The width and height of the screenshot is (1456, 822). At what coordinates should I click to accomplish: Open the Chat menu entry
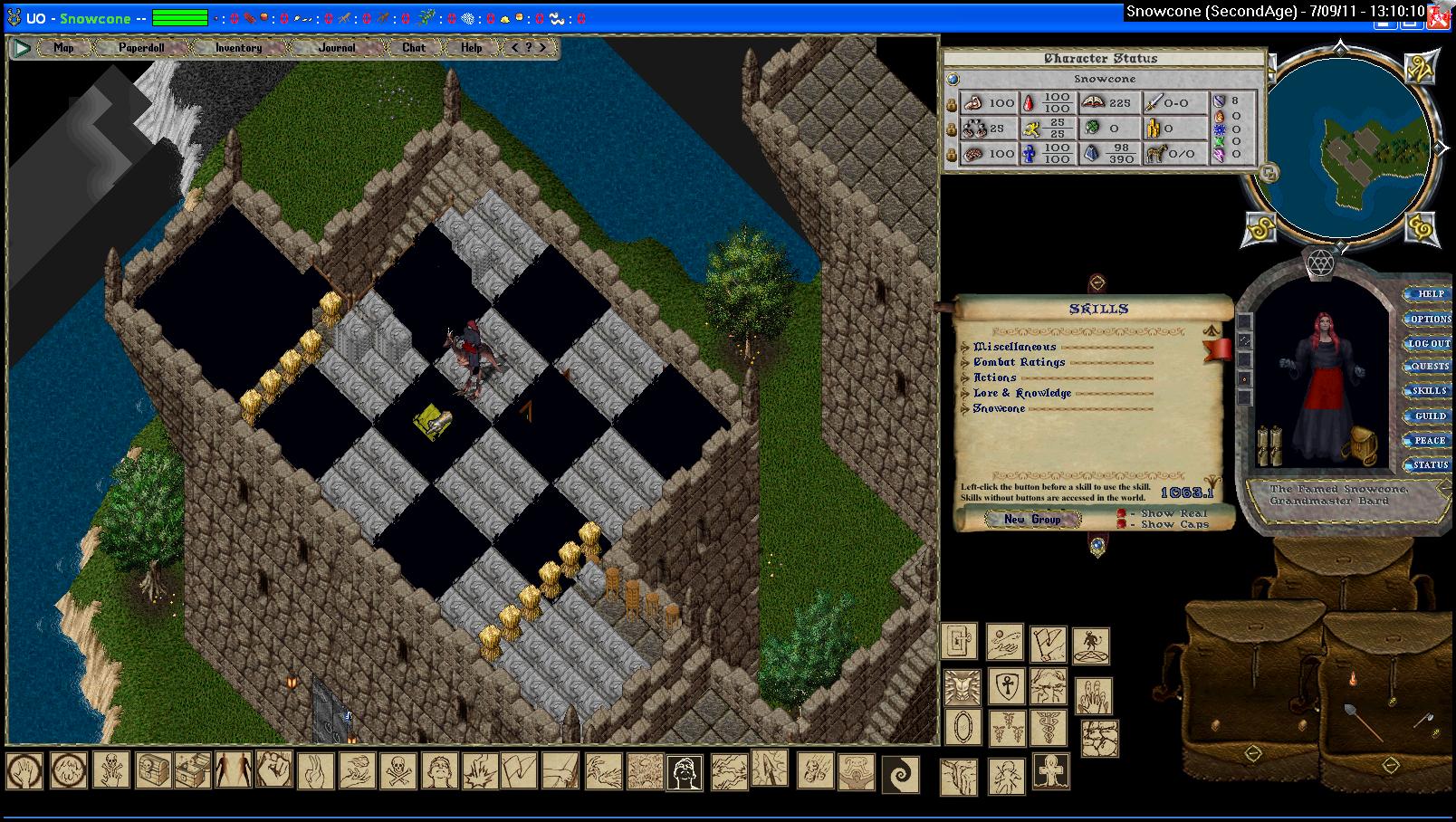tap(414, 48)
